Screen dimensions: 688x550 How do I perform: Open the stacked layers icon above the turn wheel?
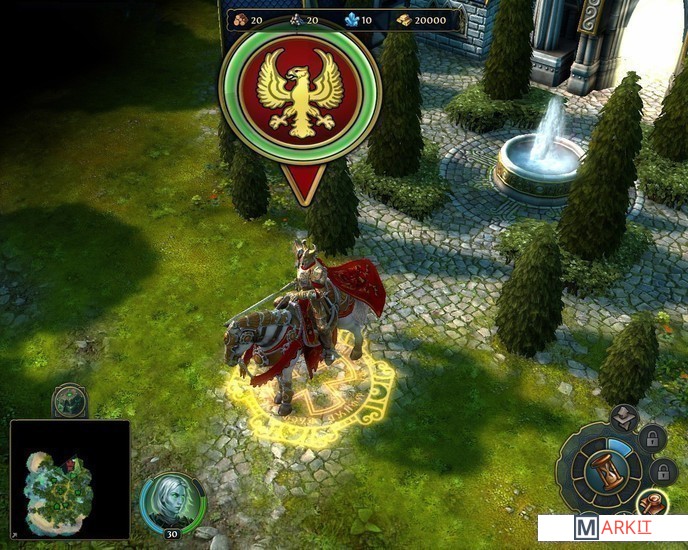point(623,418)
